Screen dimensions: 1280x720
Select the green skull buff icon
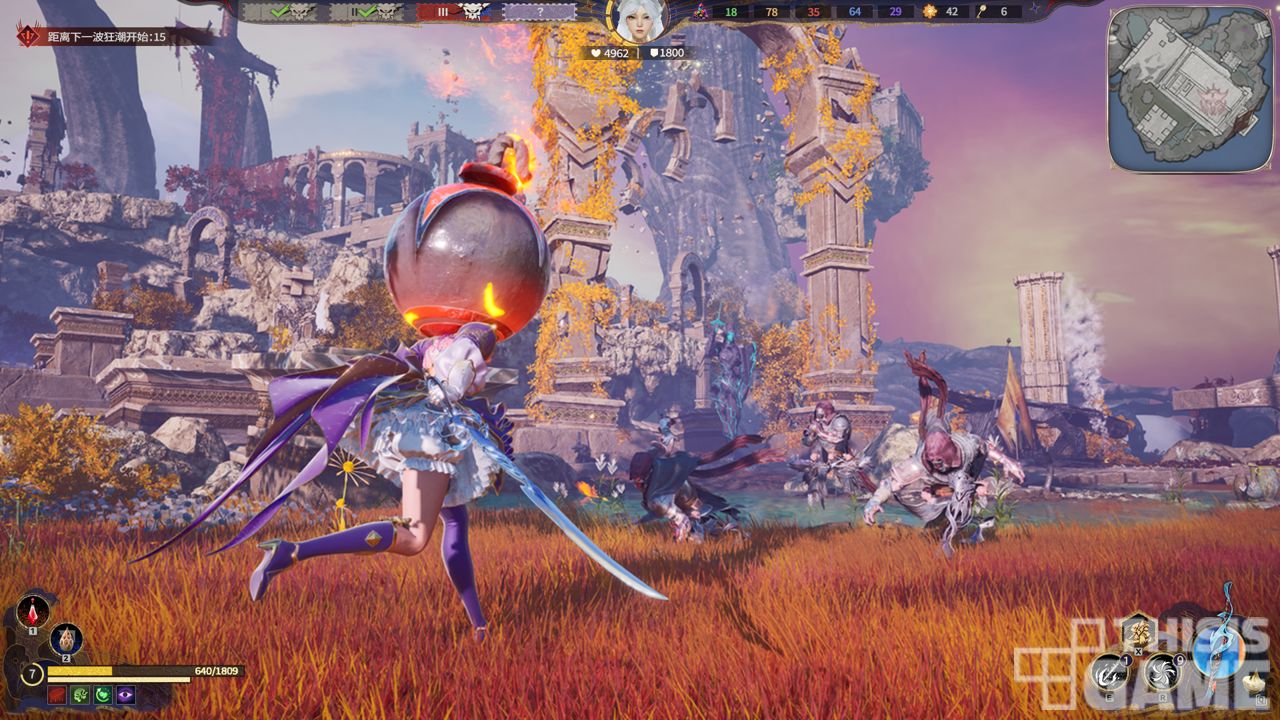[x=79, y=695]
